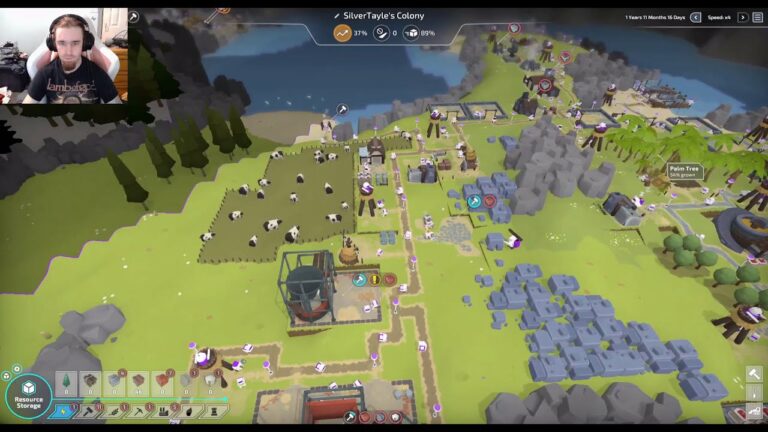The width and height of the screenshot is (768, 432).
Task: Open the Resource Storage panel
Action: (28, 394)
